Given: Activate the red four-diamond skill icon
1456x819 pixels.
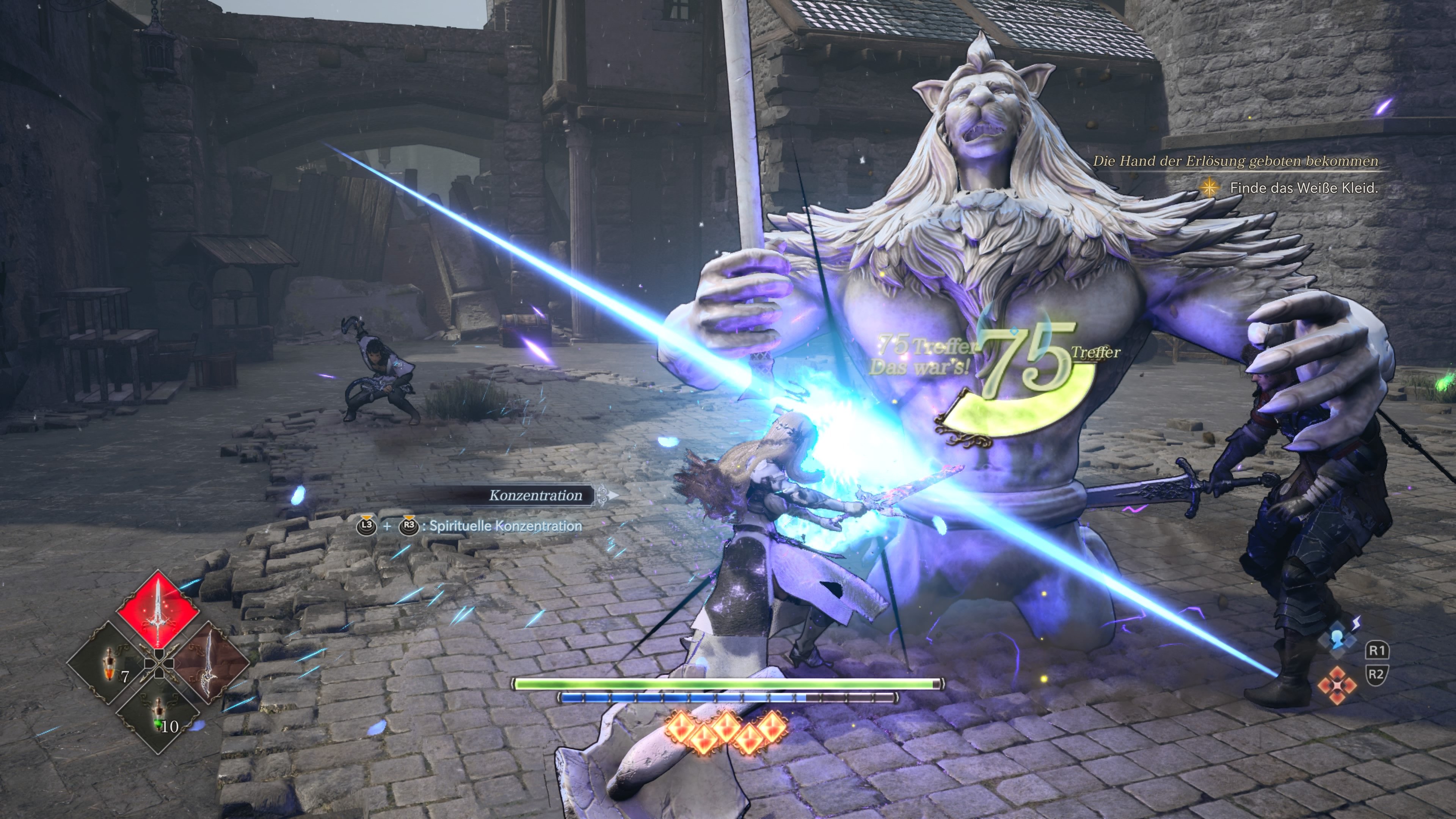Looking at the screenshot, I should click(x=1337, y=686).
